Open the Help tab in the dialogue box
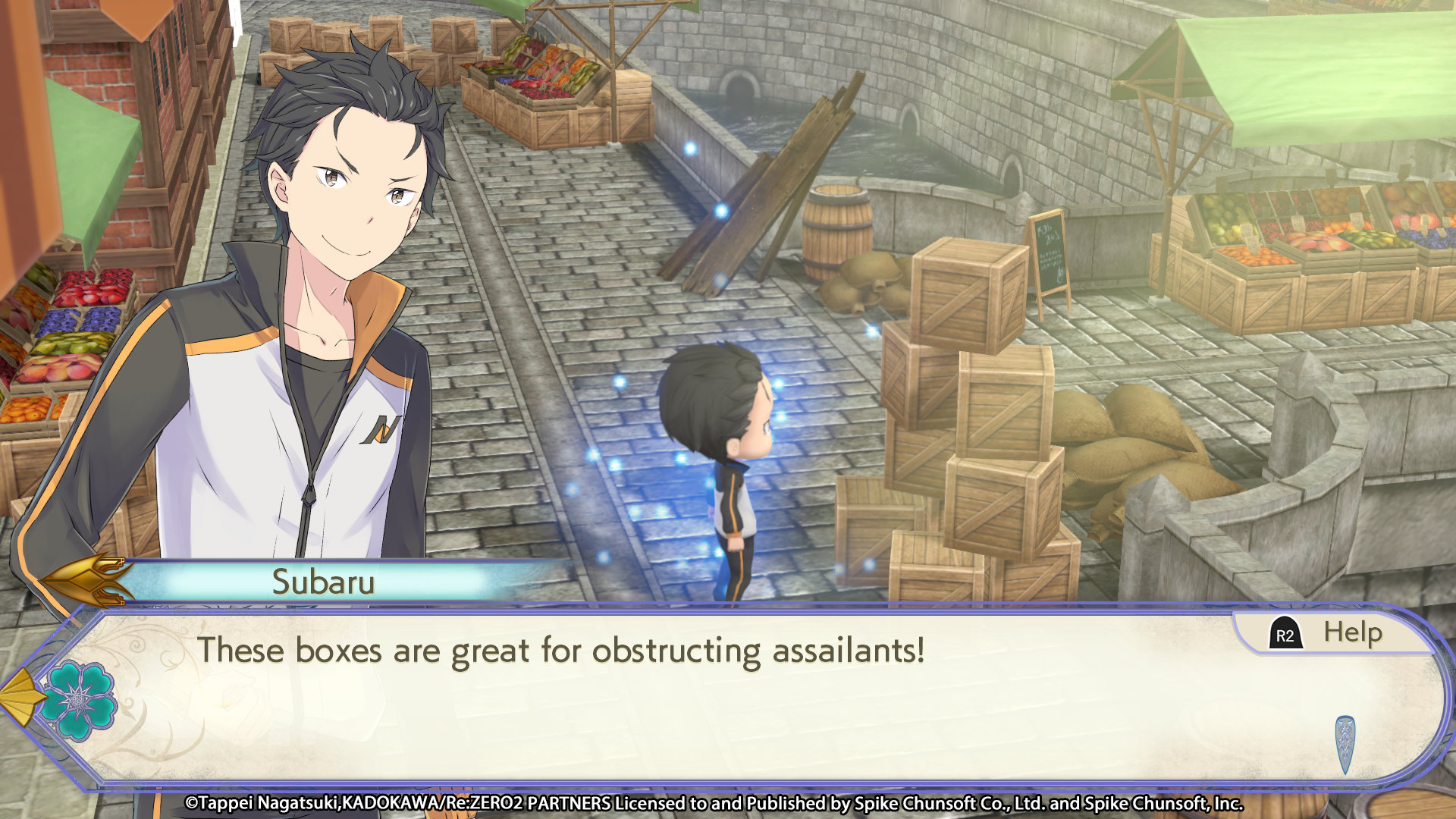Screen dimensions: 1456x819 click(x=1333, y=633)
